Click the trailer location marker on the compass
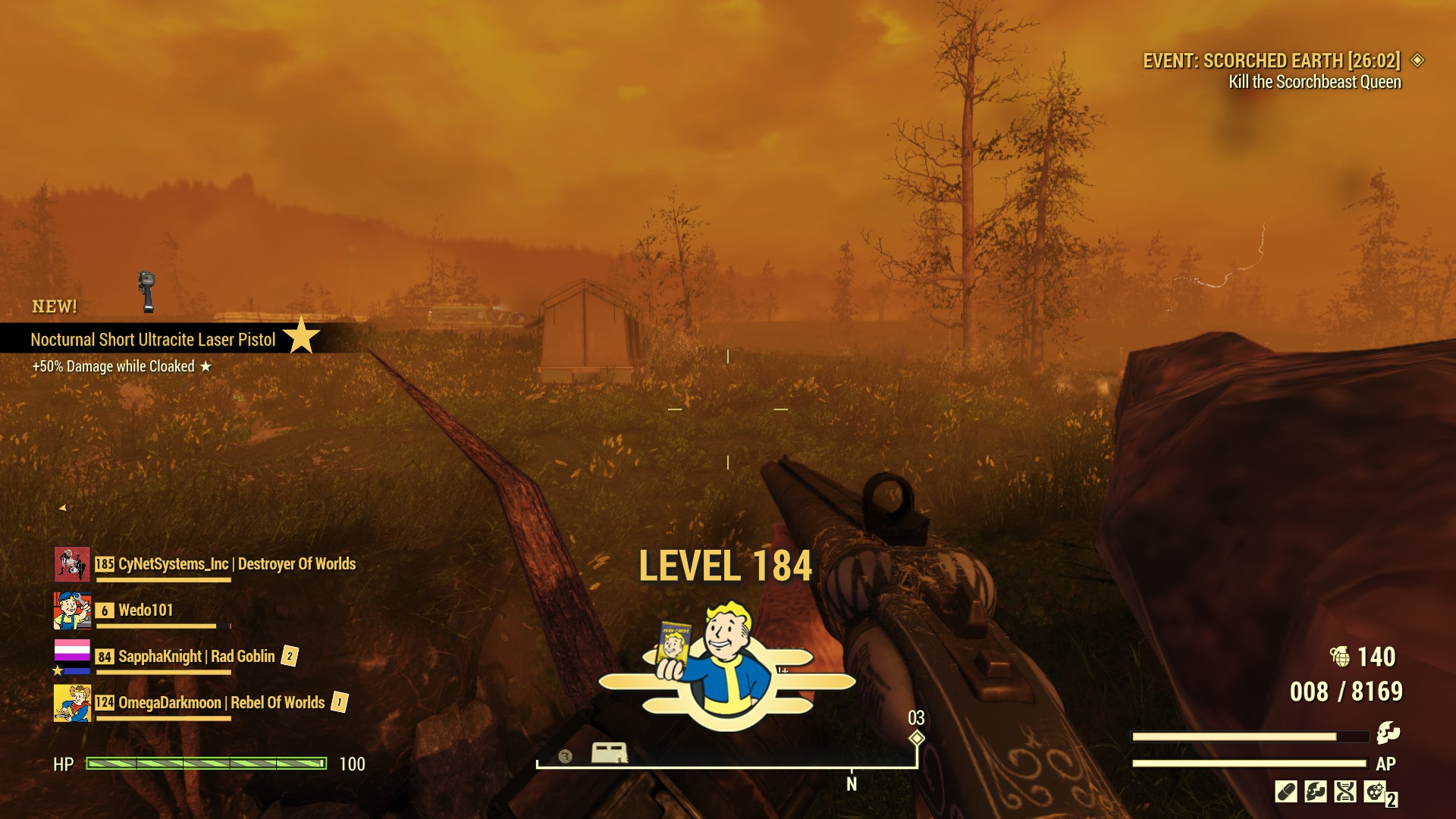 609,753
